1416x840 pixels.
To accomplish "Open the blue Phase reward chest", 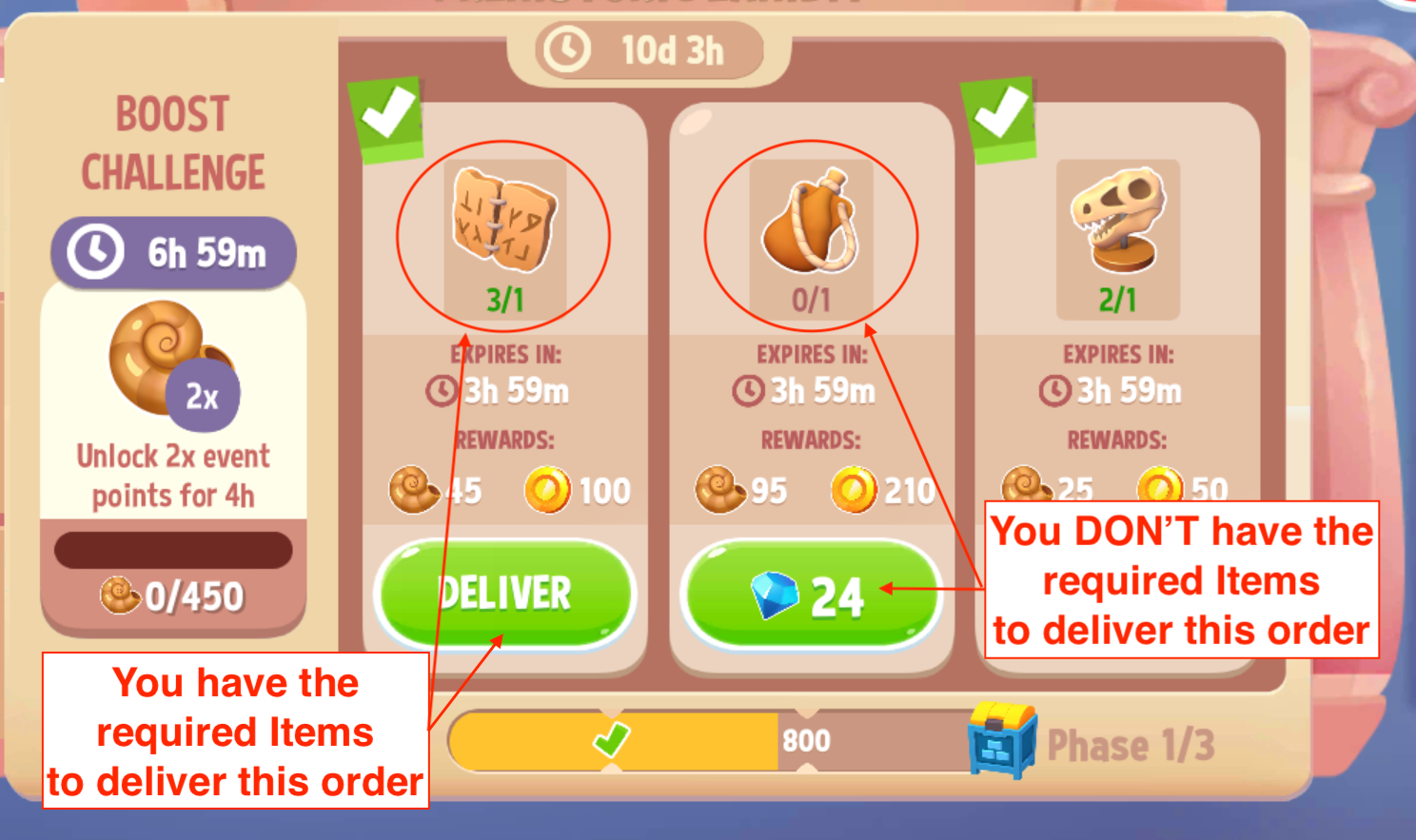I will (x=1001, y=742).
